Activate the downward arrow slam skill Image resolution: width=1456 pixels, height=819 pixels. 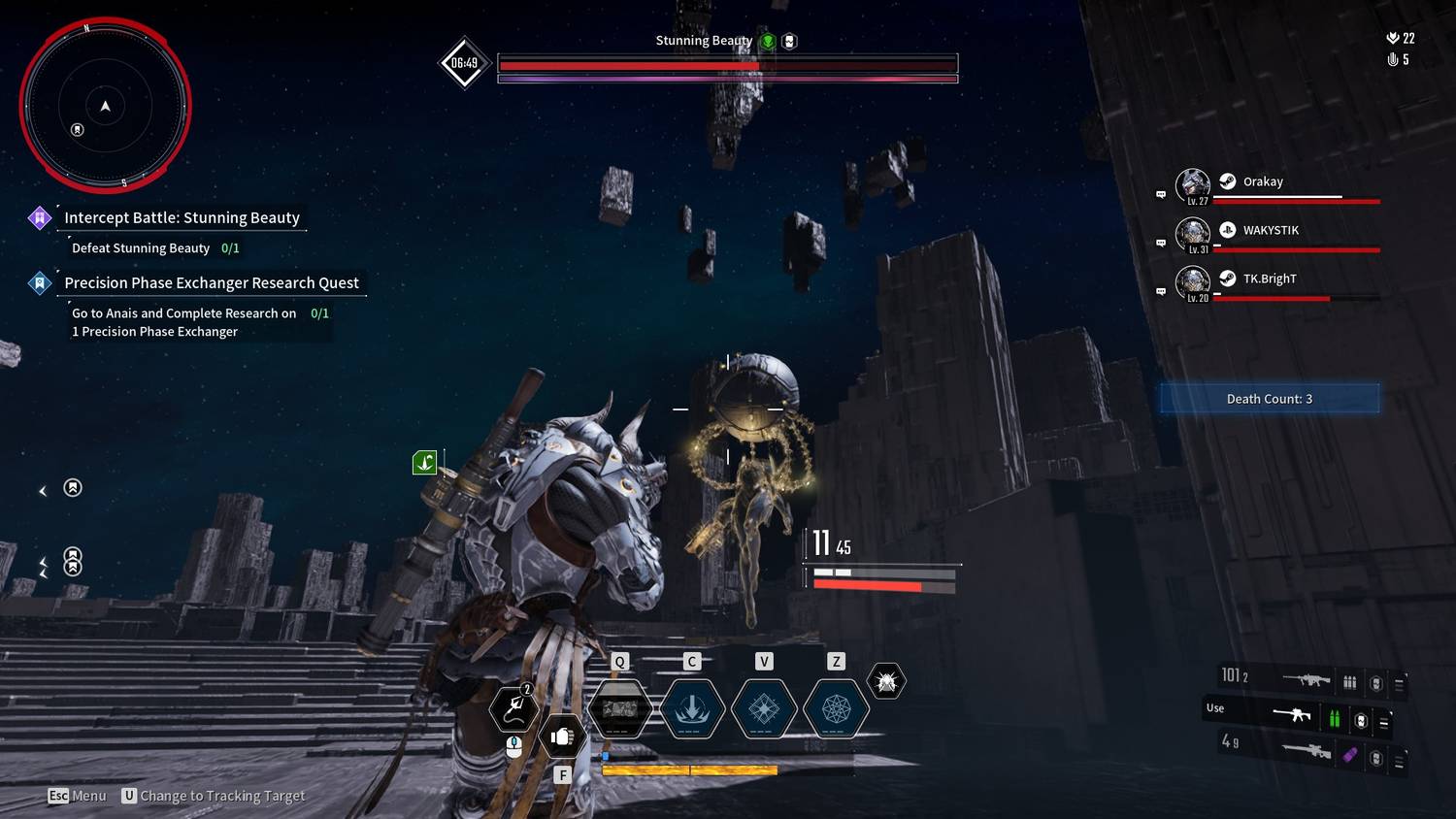(x=692, y=709)
